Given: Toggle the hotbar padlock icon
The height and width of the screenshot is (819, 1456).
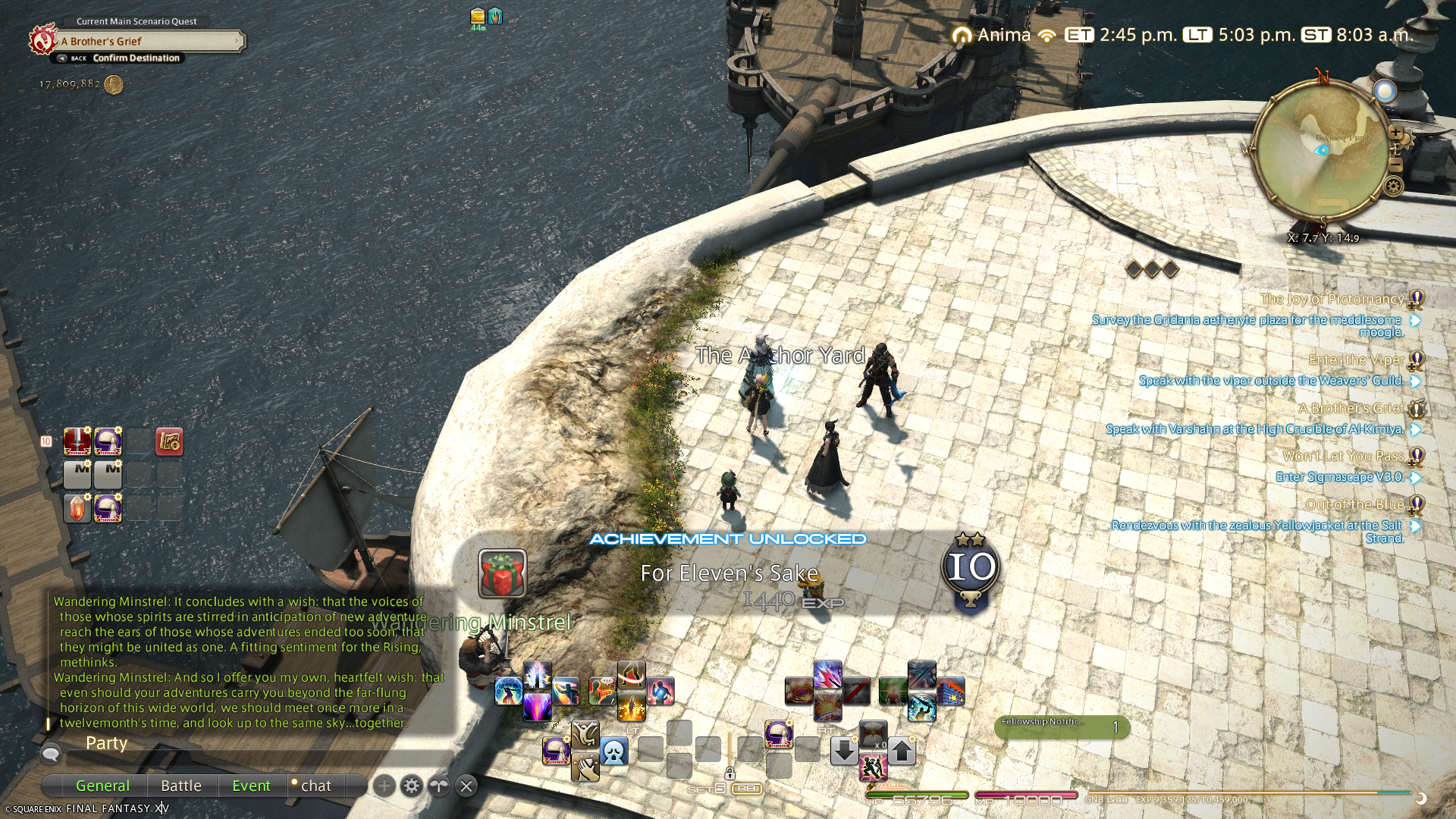Looking at the screenshot, I should pos(730,773).
